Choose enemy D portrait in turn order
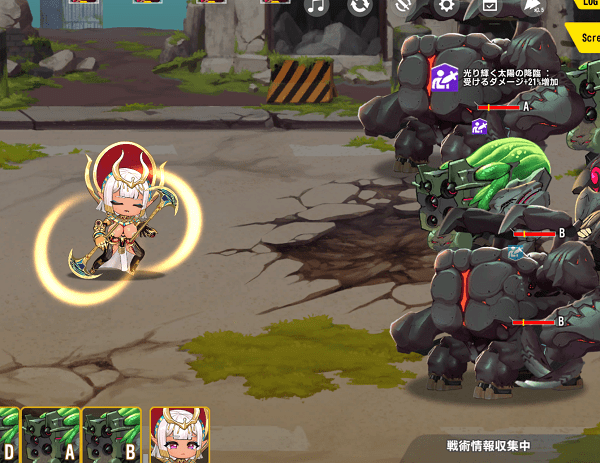Screen dimensions: 600x463 point(9,435)
